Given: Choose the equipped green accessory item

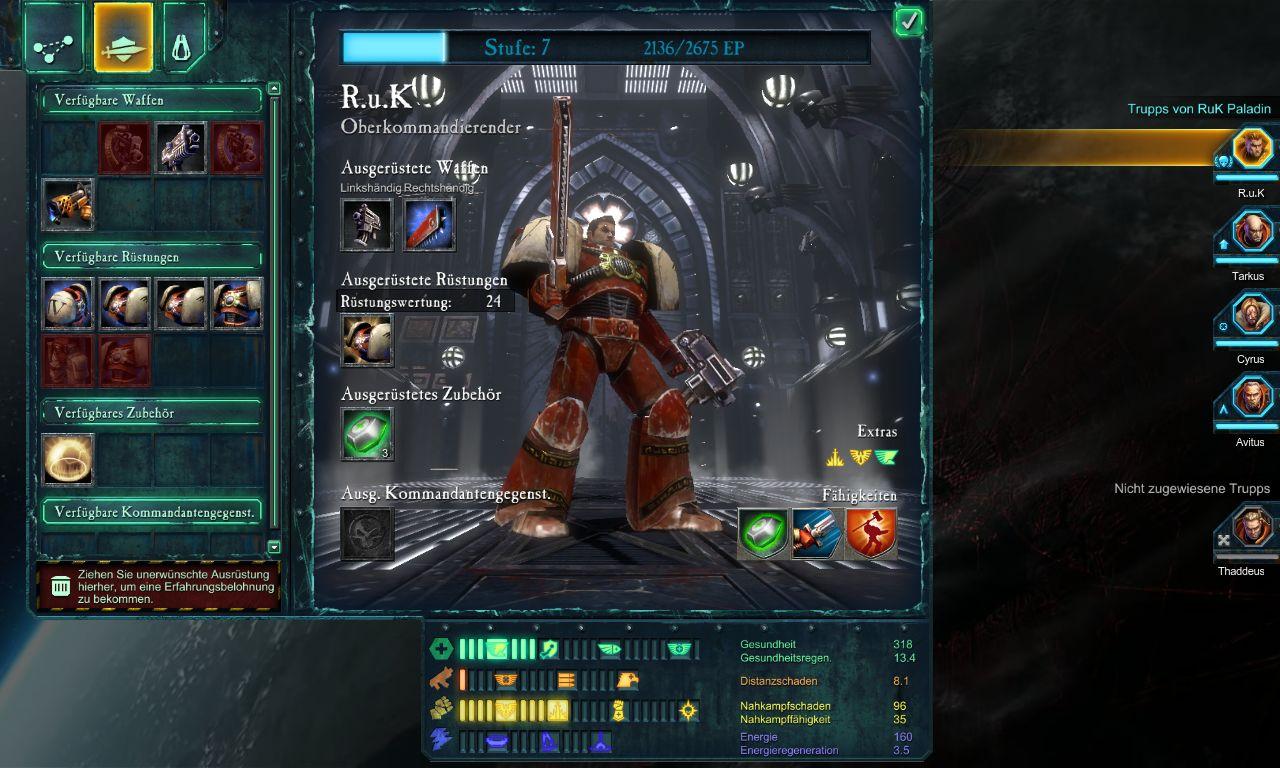Looking at the screenshot, I should coord(367,434).
